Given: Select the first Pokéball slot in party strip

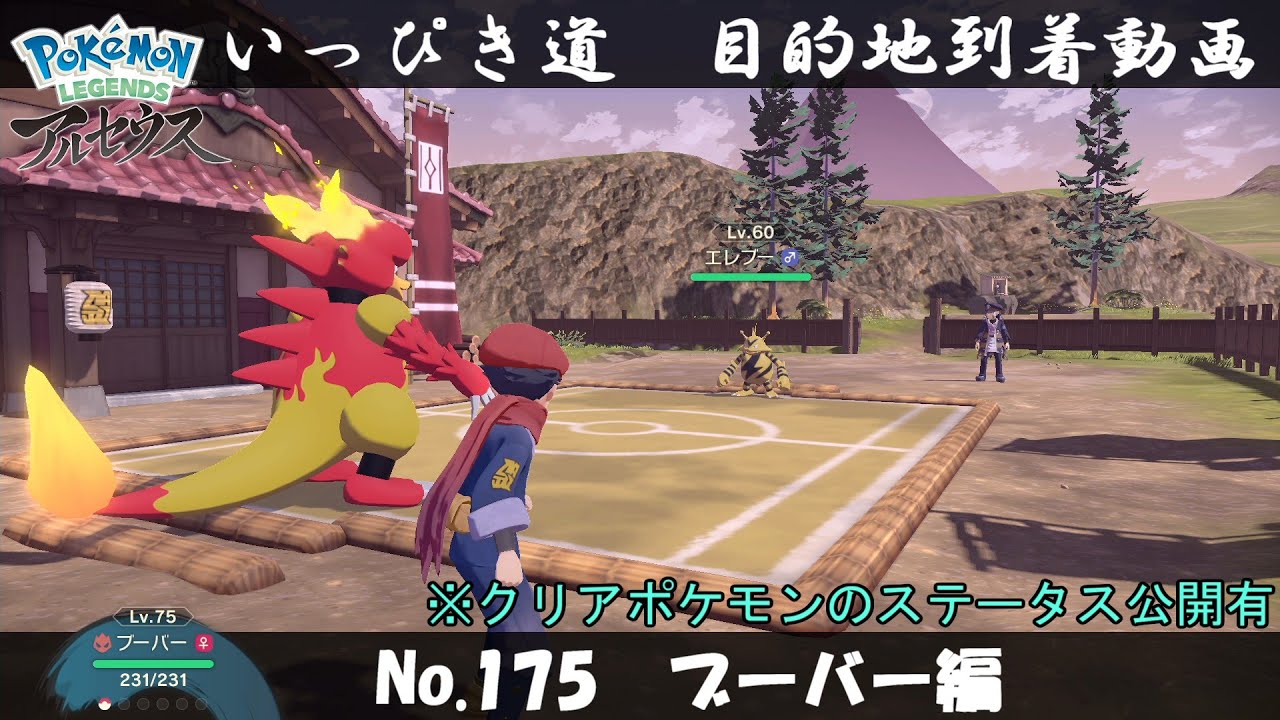Looking at the screenshot, I should point(104,704).
